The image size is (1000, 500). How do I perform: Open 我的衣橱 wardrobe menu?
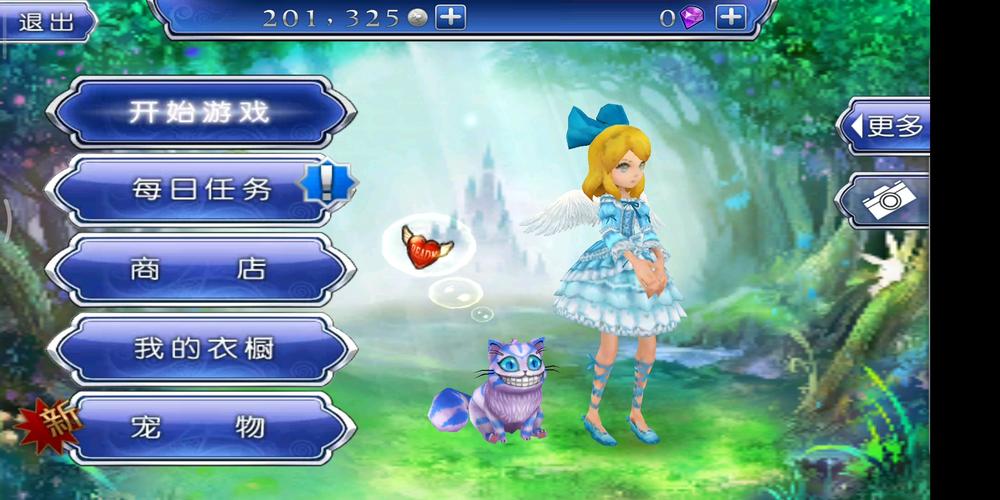click(200, 349)
